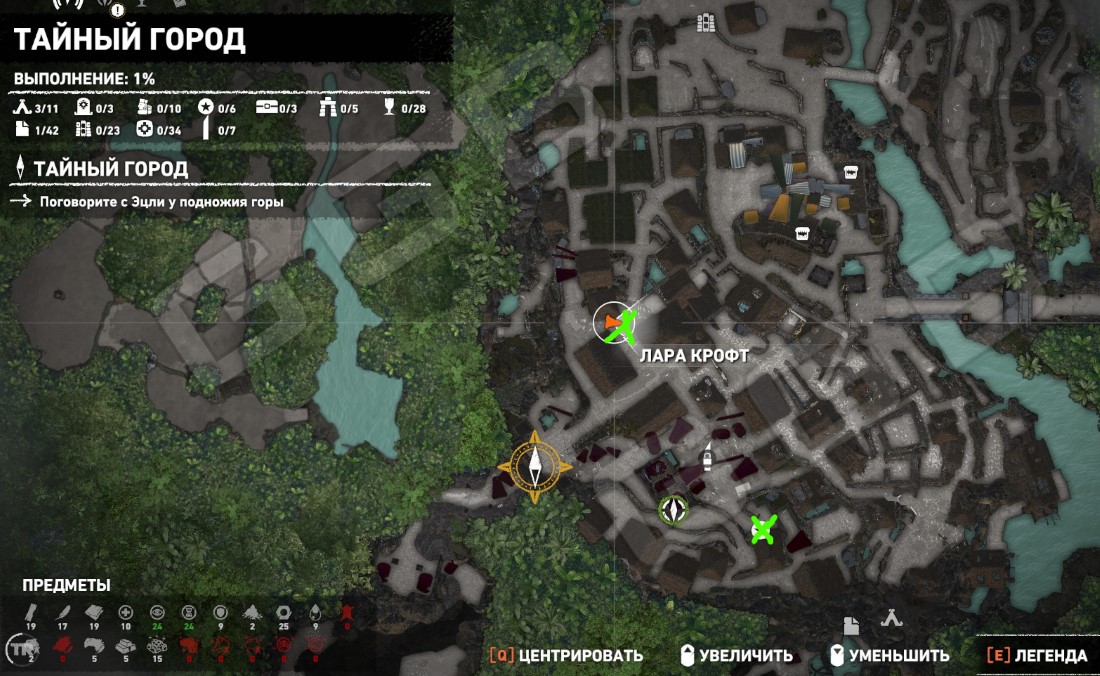Click the hexagonal nut salvage resource icon
Viewport: 1100px width, 676px height.
(283, 612)
